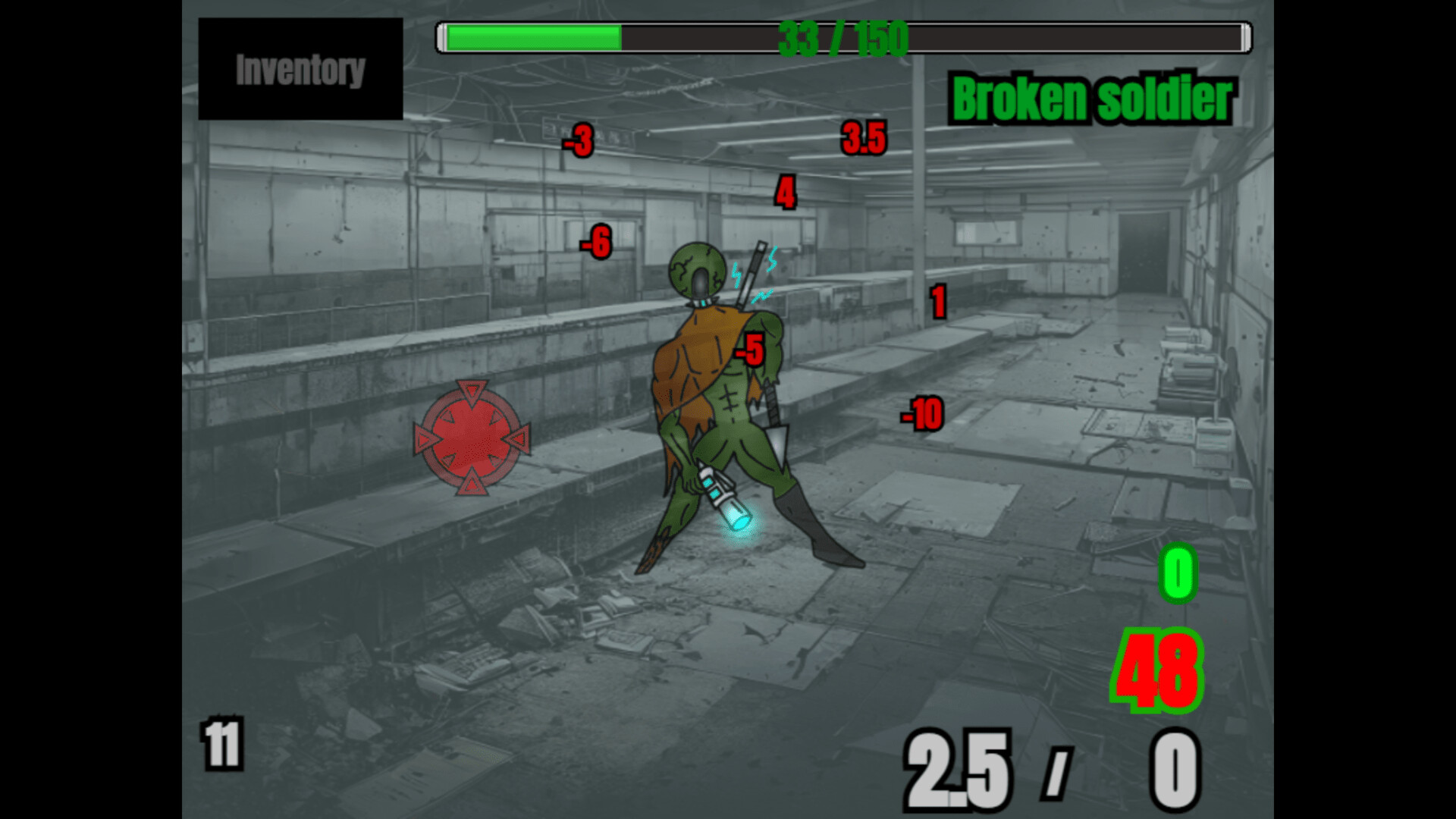Open the Inventory panel
This screenshot has width=1456, height=819.
coord(300,71)
